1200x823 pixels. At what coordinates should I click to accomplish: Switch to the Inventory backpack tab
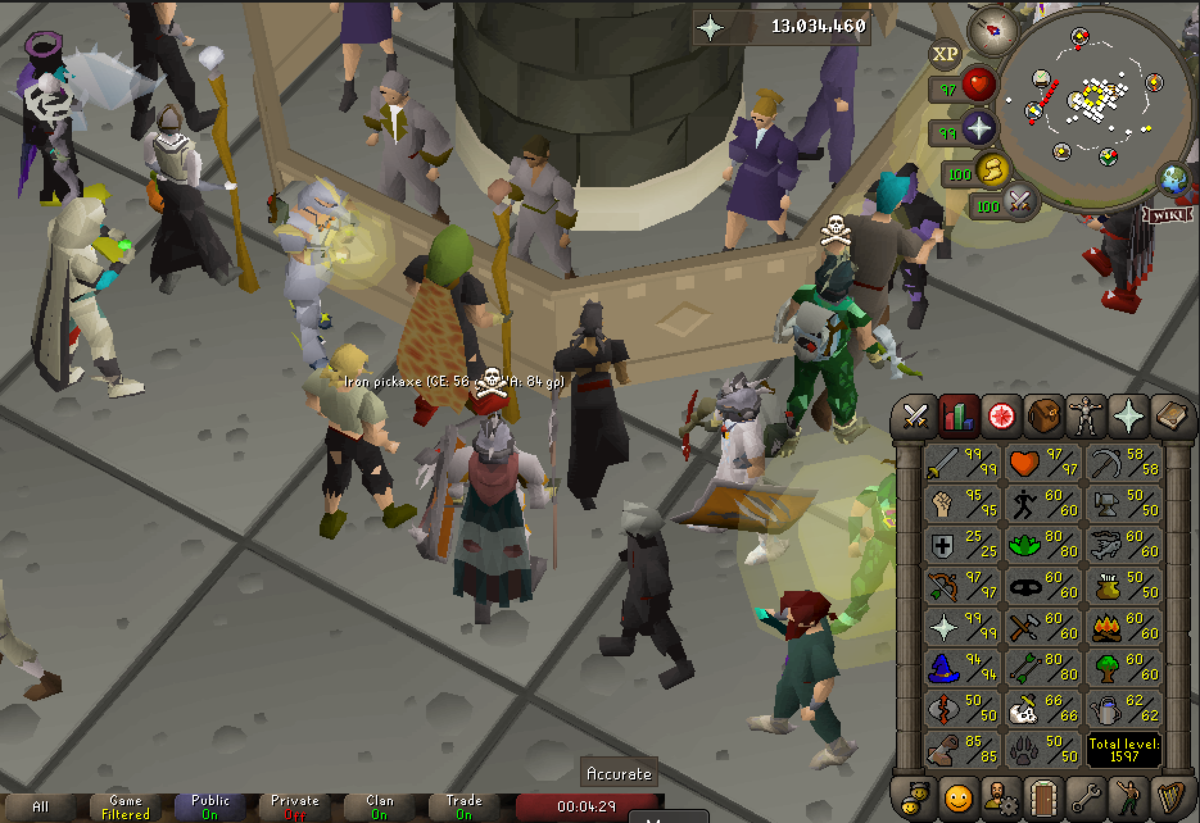pyautogui.click(x=1043, y=416)
